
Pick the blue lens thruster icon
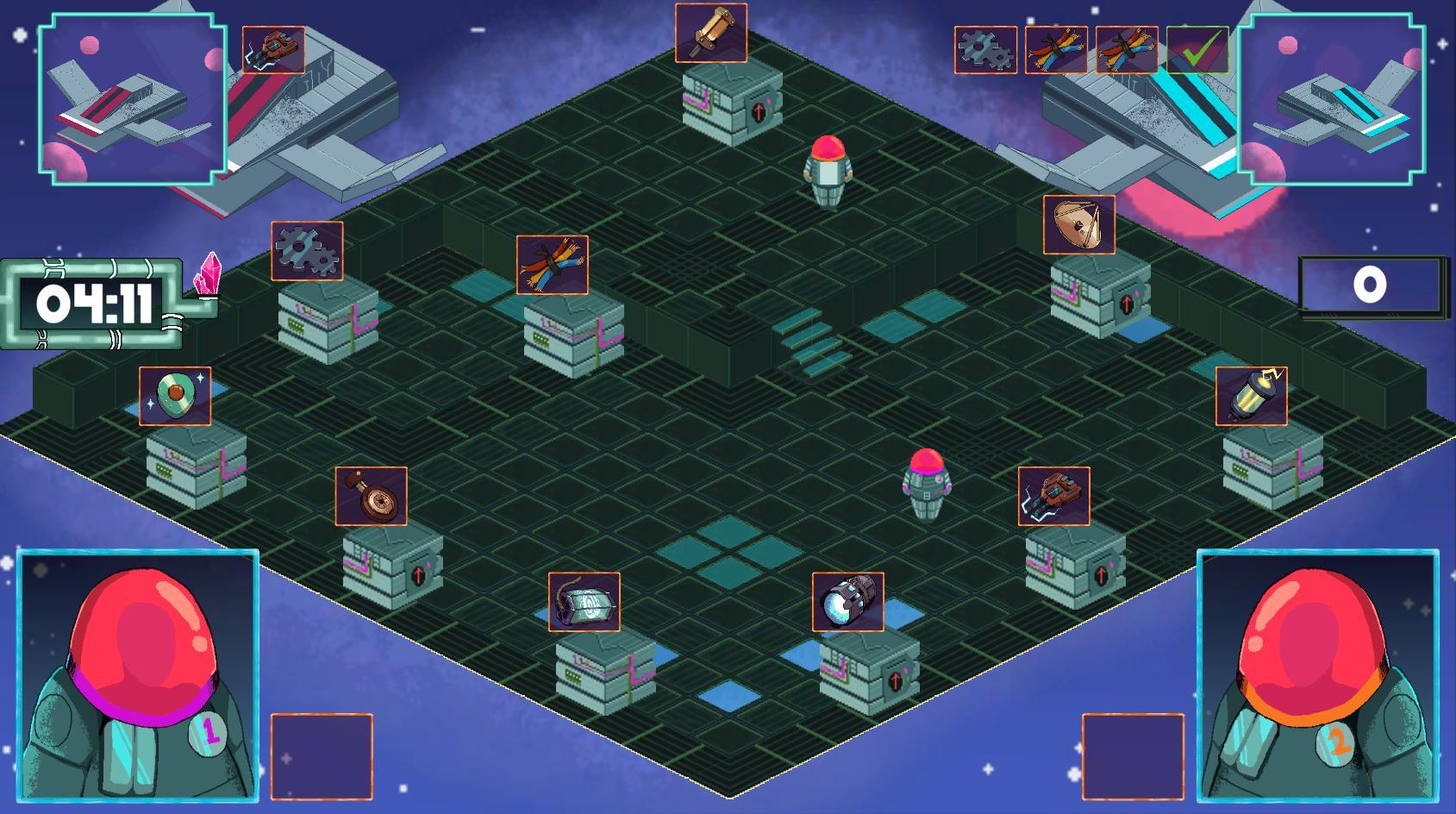point(848,601)
